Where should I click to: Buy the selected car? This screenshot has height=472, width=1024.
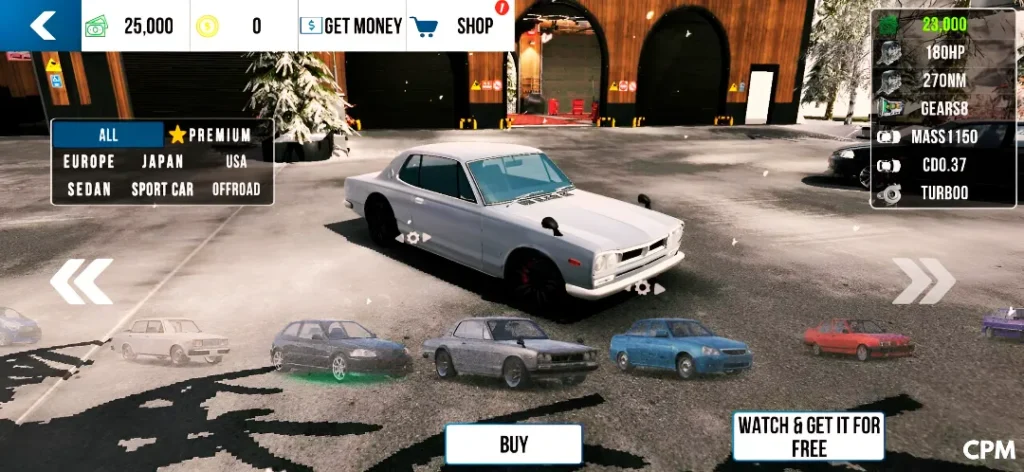click(x=514, y=444)
